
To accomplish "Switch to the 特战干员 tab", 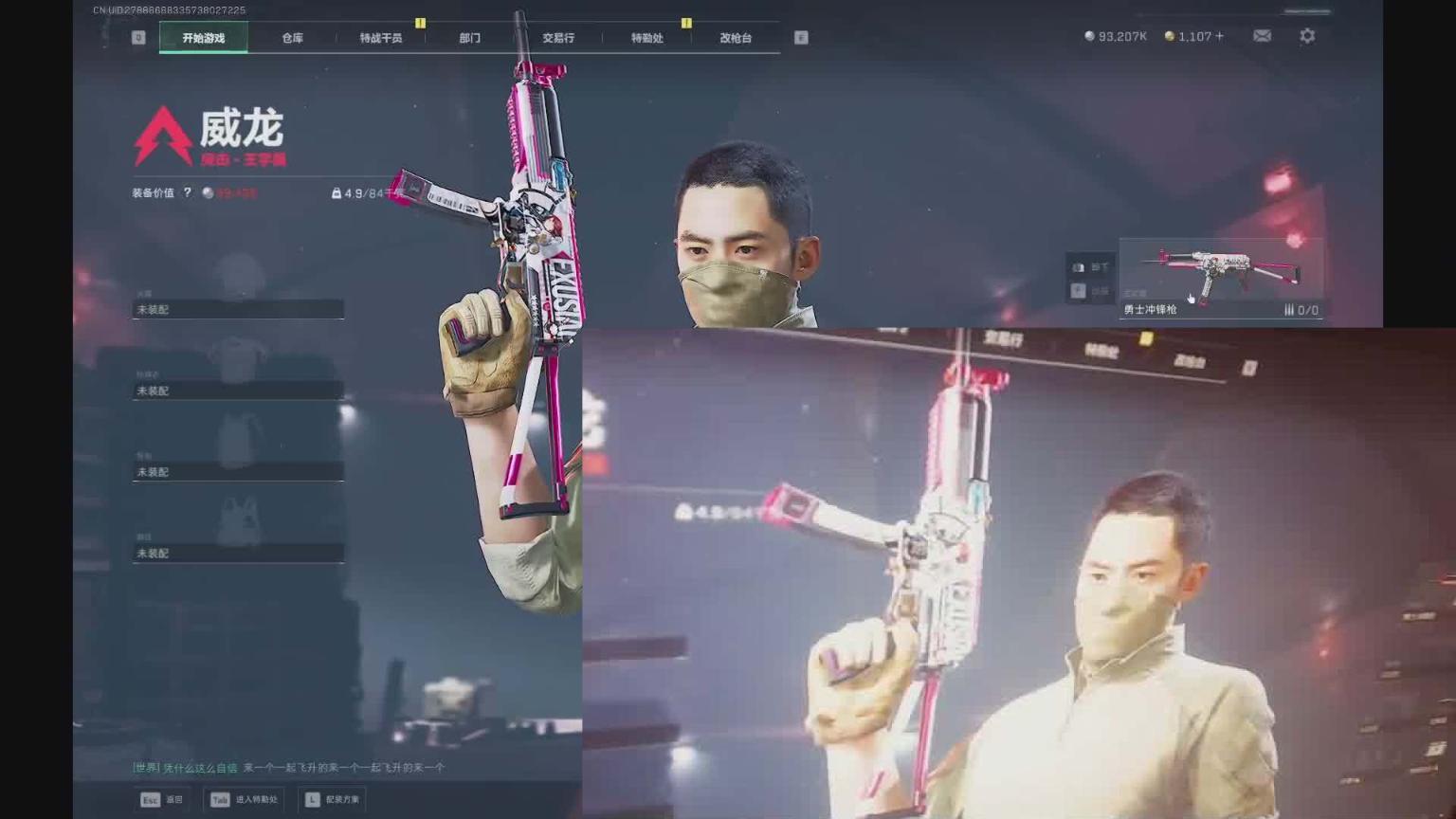I will [x=381, y=38].
